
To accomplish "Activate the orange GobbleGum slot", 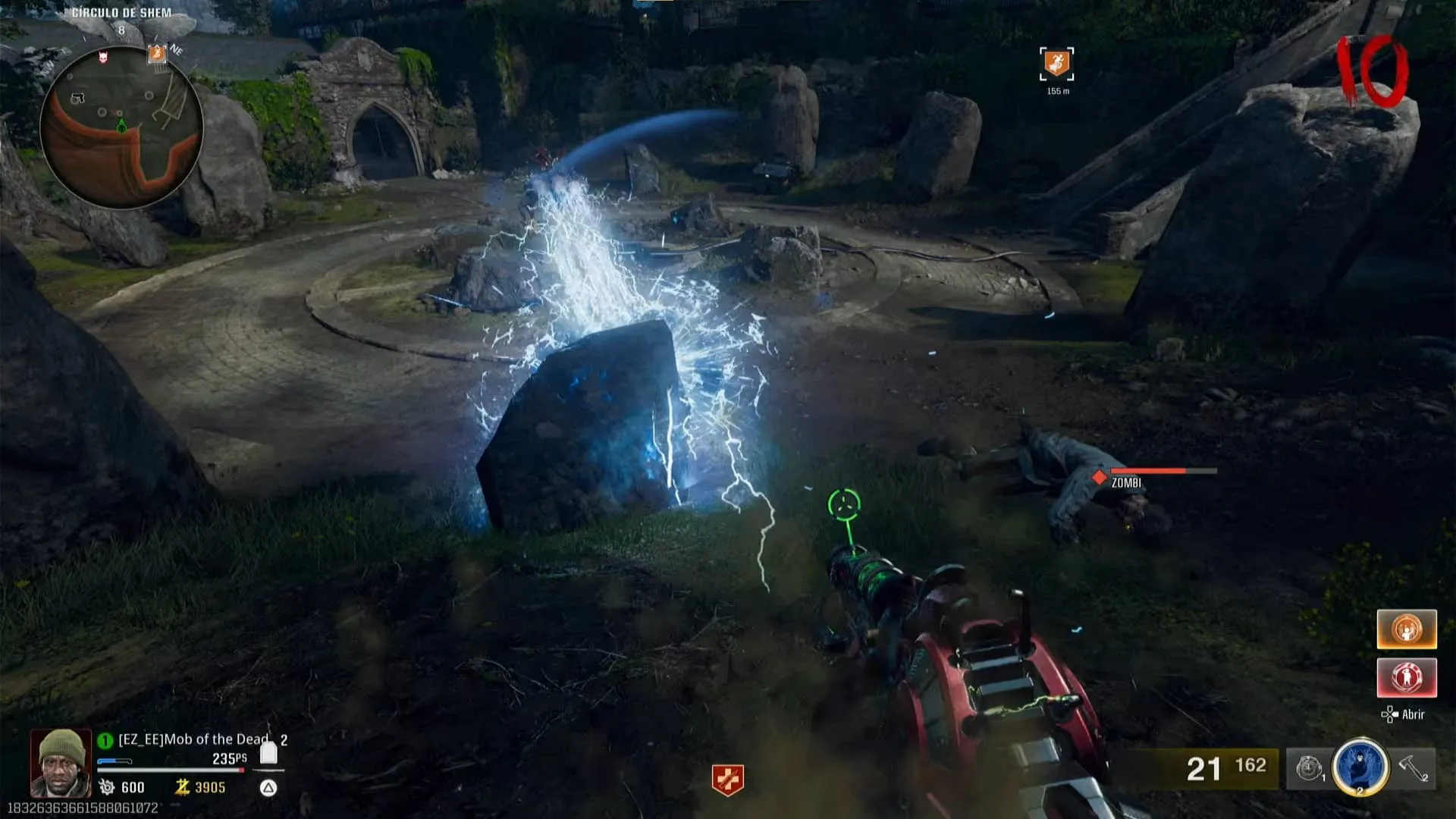I will [1407, 629].
